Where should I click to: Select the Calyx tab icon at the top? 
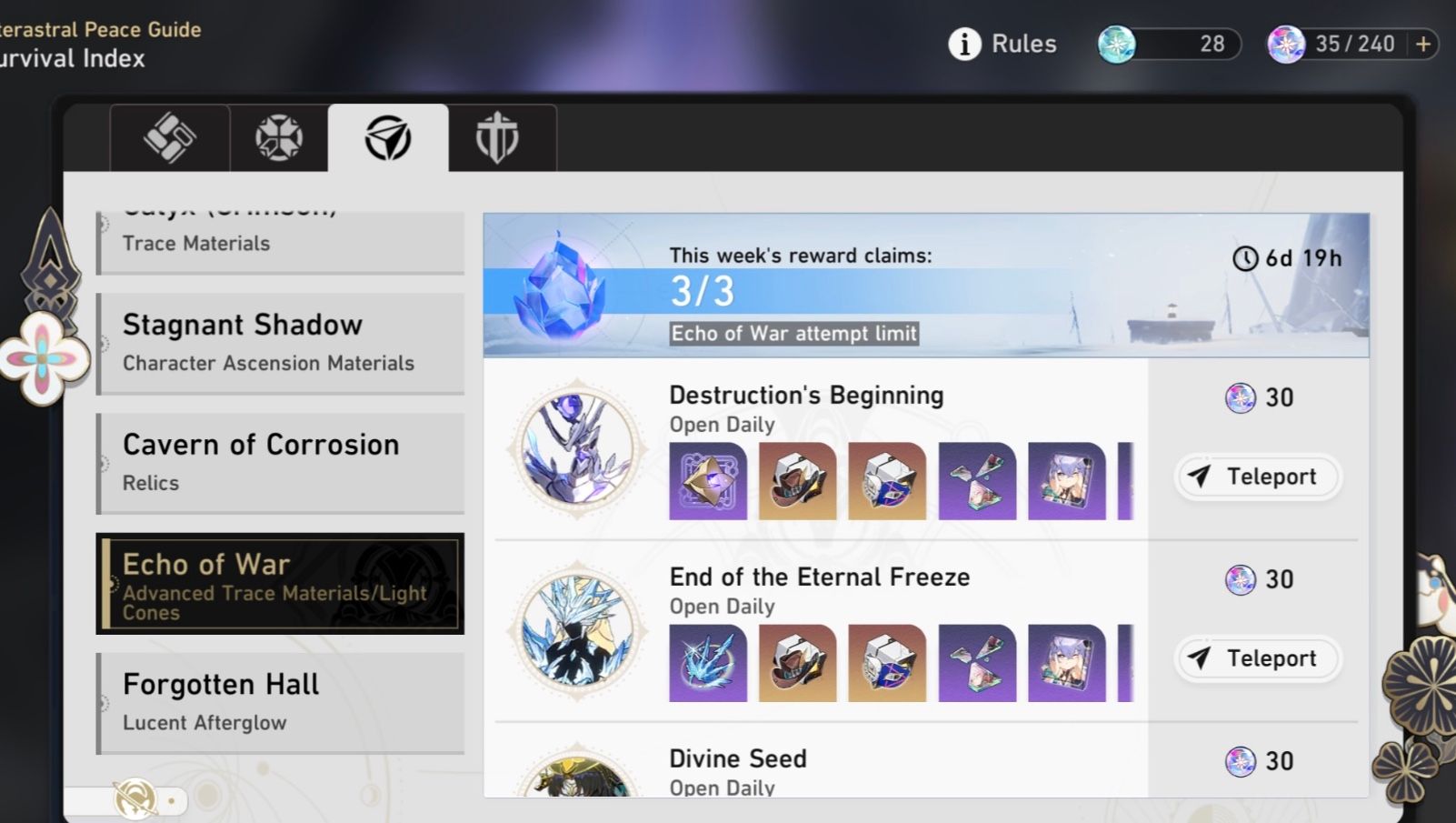tap(169, 138)
